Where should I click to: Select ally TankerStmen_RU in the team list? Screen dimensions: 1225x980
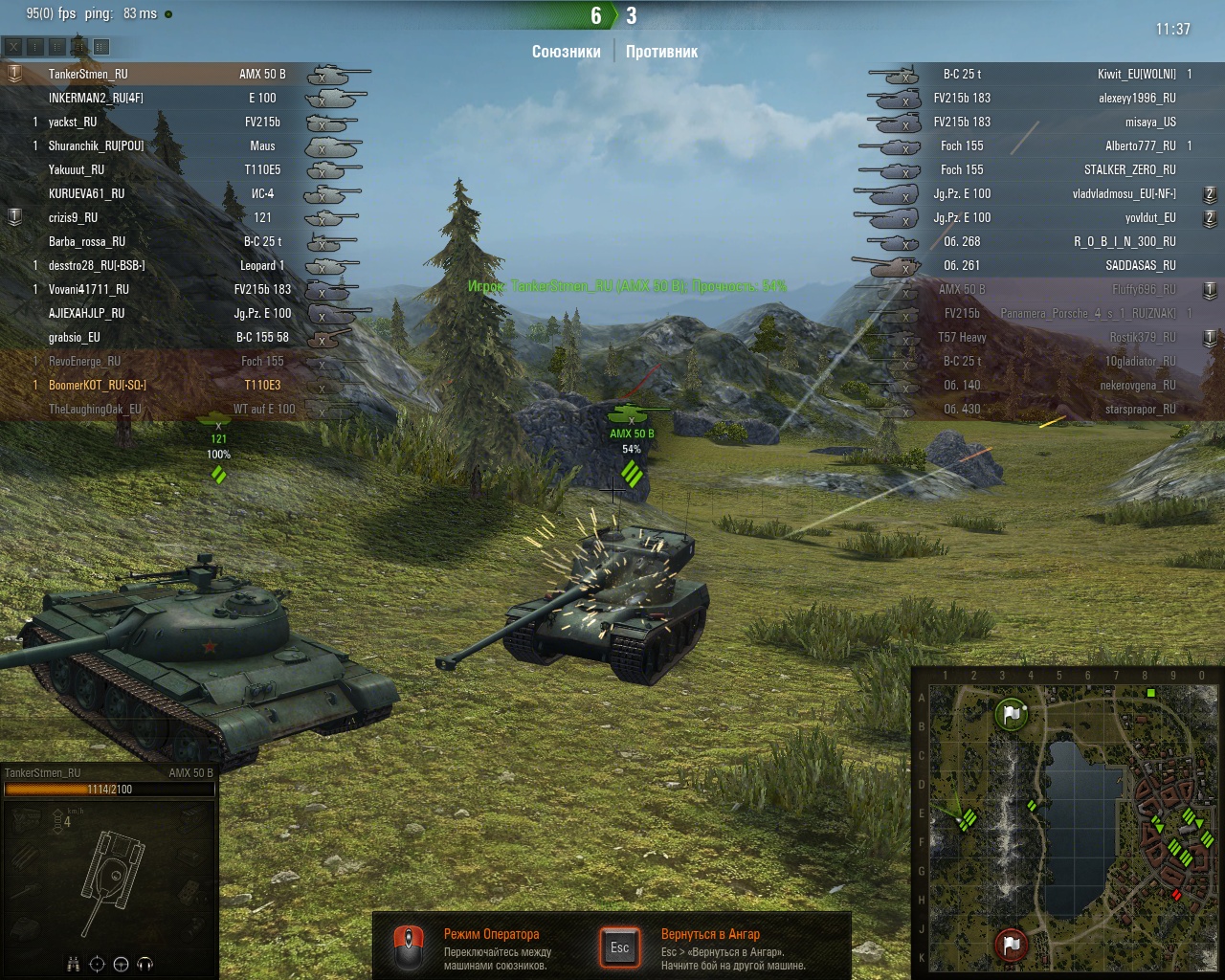click(x=88, y=74)
